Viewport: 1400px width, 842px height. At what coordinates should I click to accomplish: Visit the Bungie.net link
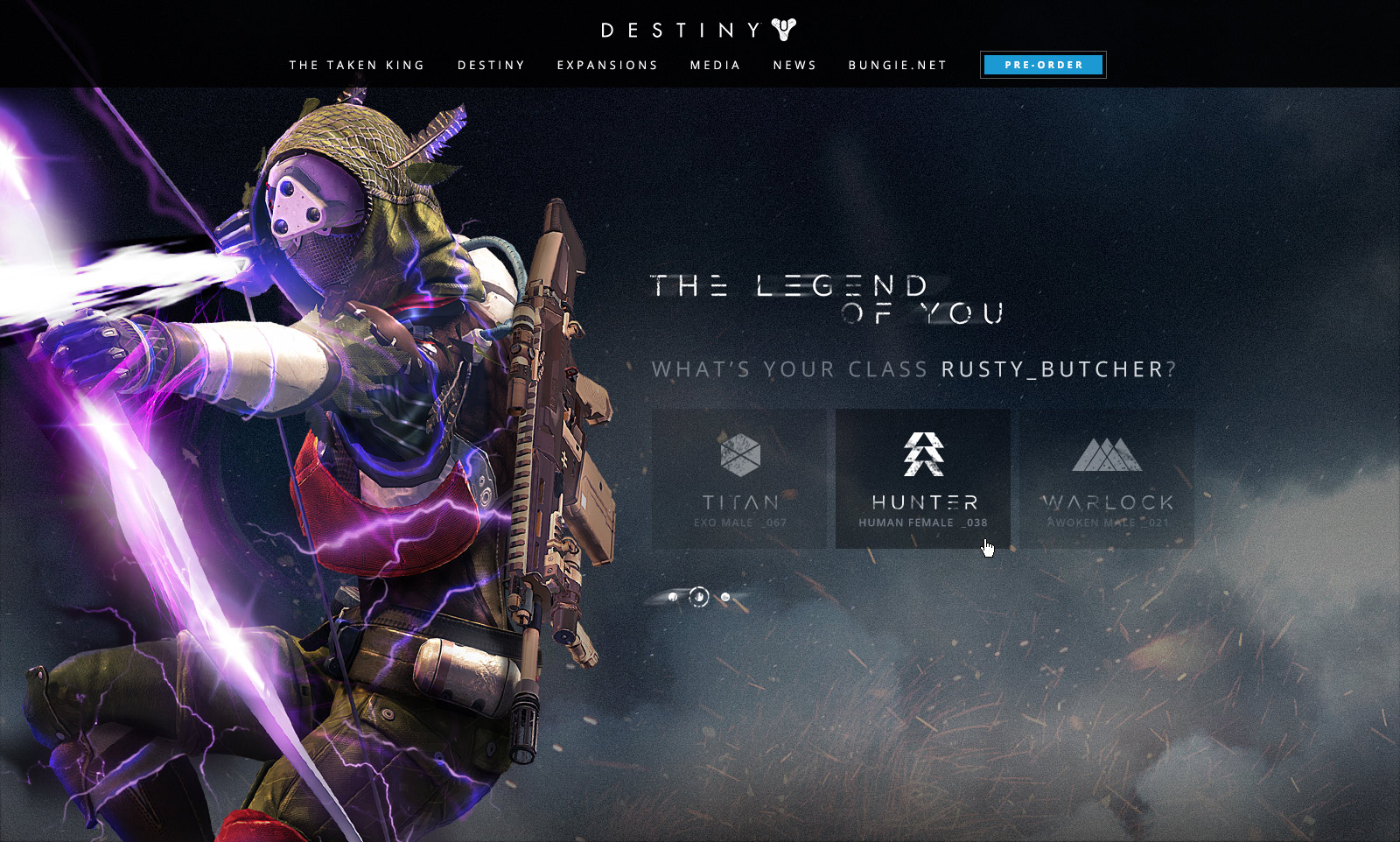[898, 66]
